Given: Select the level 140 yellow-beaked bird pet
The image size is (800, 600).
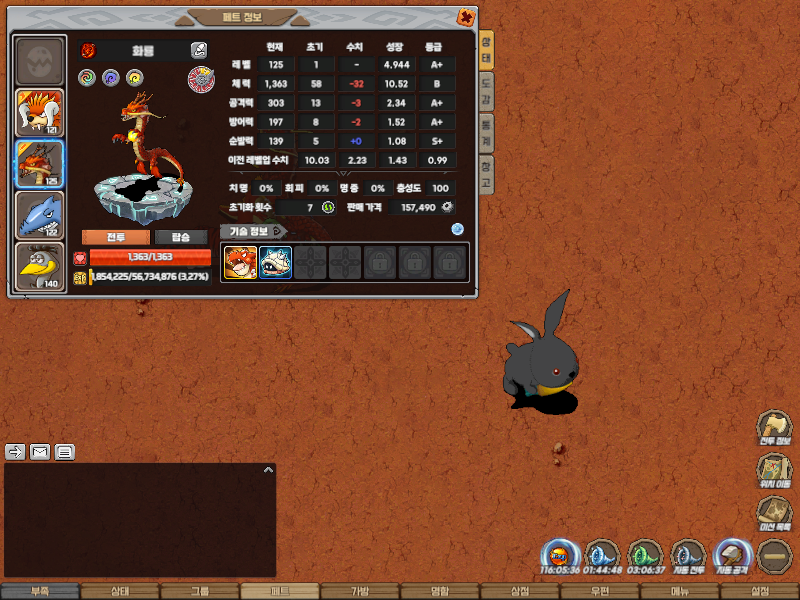Looking at the screenshot, I should click(40, 266).
